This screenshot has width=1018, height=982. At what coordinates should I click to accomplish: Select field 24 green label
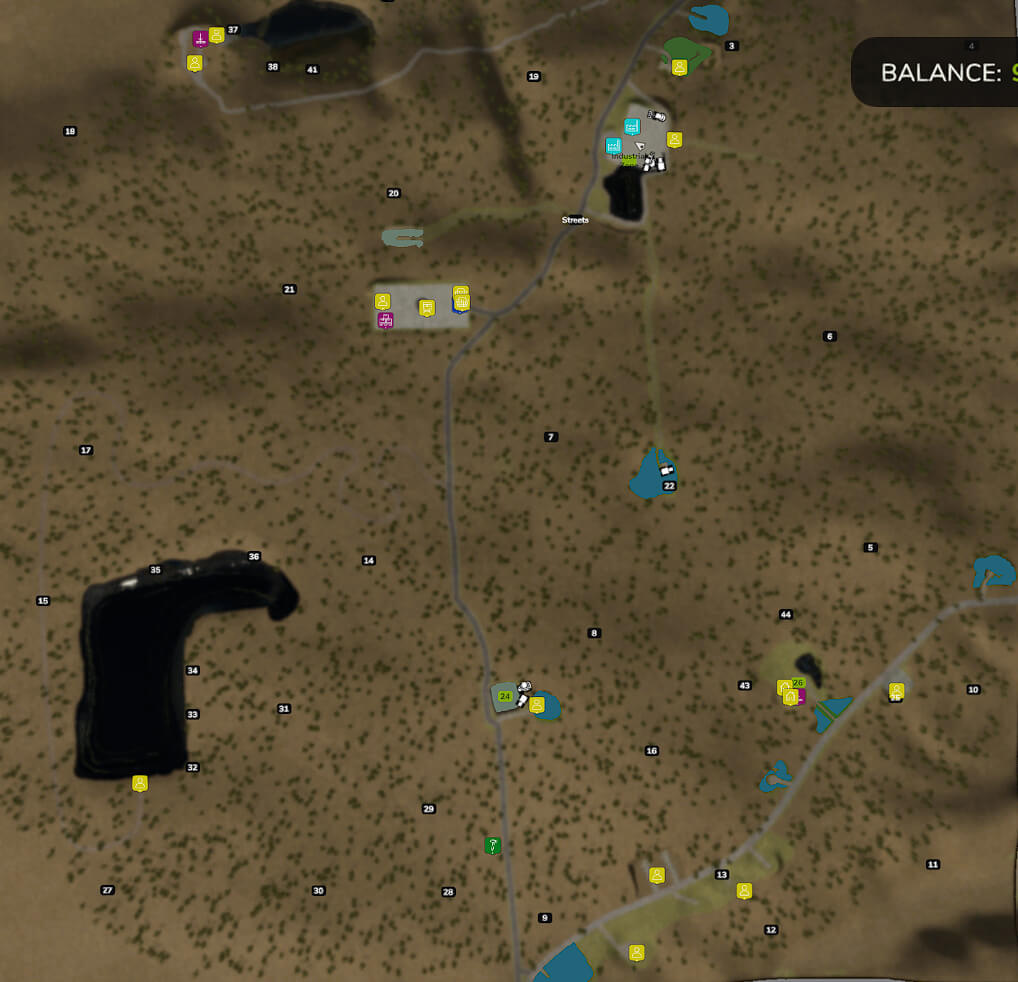tap(504, 696)
